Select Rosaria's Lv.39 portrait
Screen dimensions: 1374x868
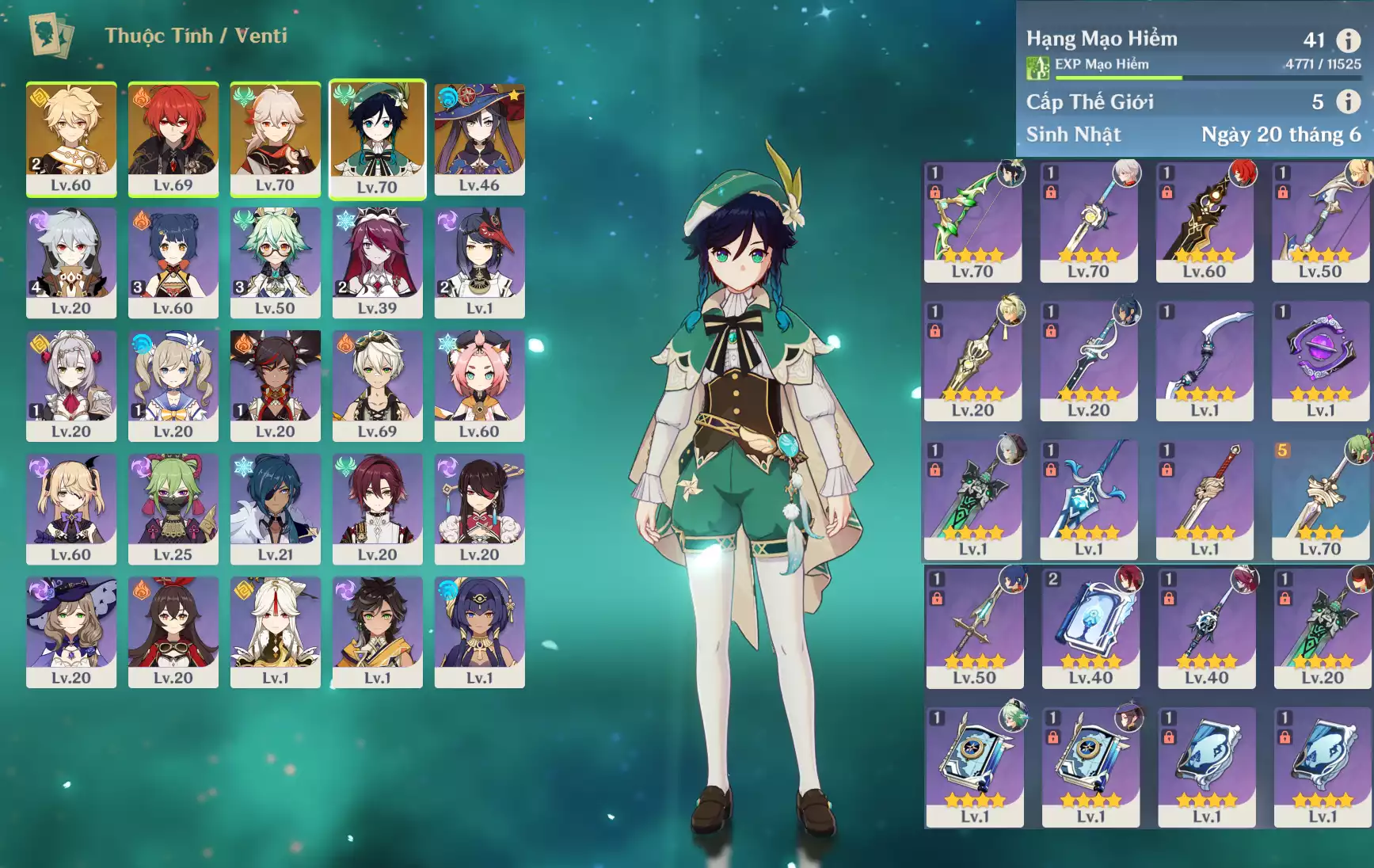377,262
